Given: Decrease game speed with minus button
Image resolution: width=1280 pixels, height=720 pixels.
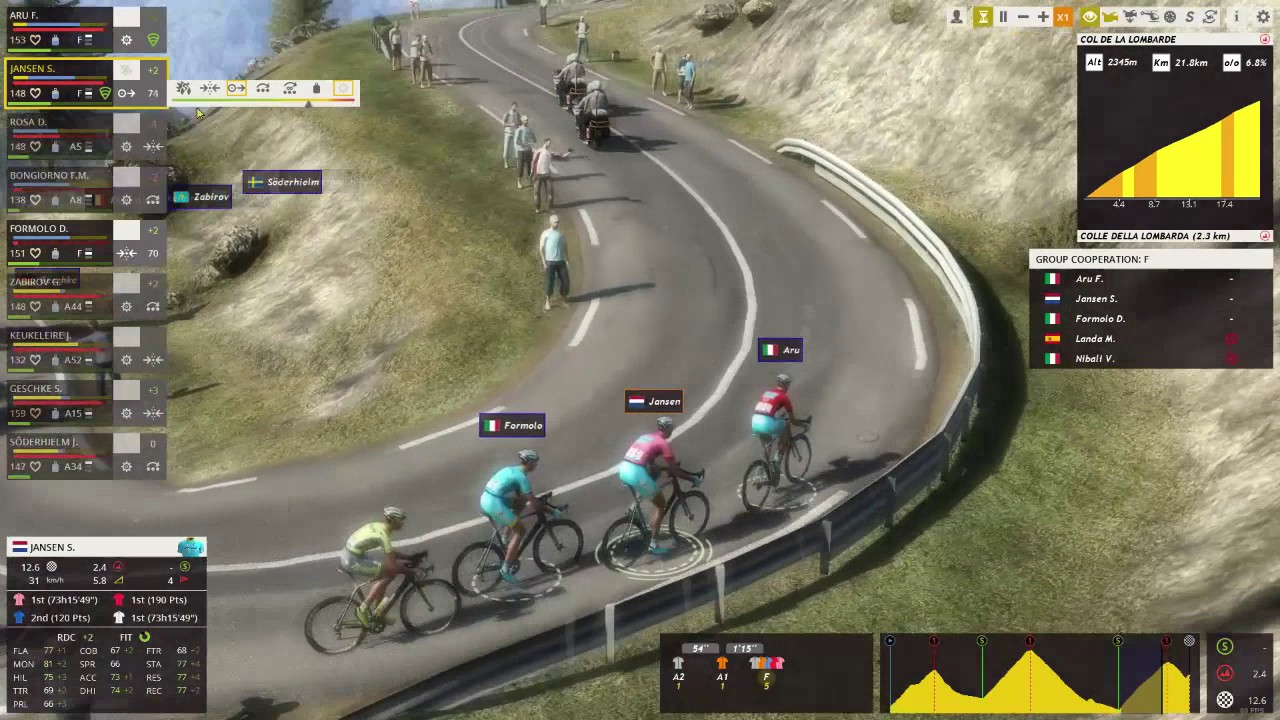Looking at the screenshot, I should pos(1023,17).
